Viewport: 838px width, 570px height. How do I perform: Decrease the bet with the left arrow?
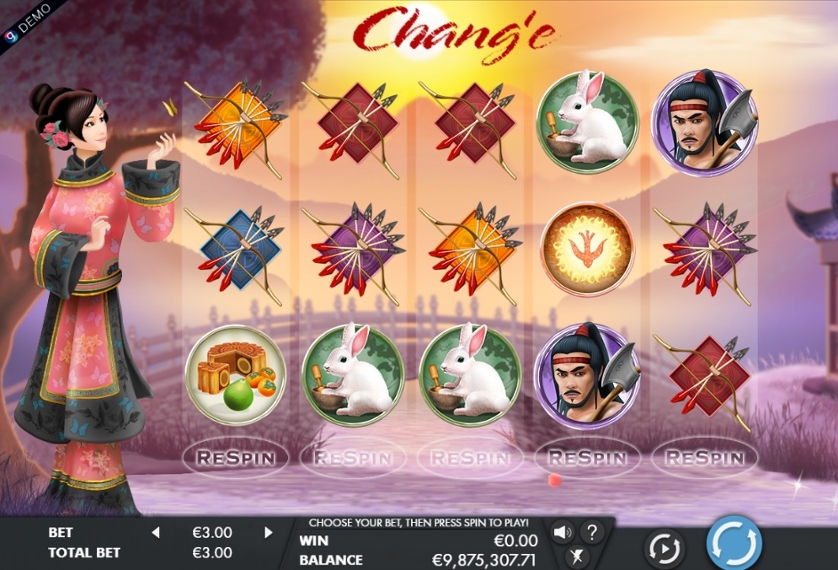(155, 533)
